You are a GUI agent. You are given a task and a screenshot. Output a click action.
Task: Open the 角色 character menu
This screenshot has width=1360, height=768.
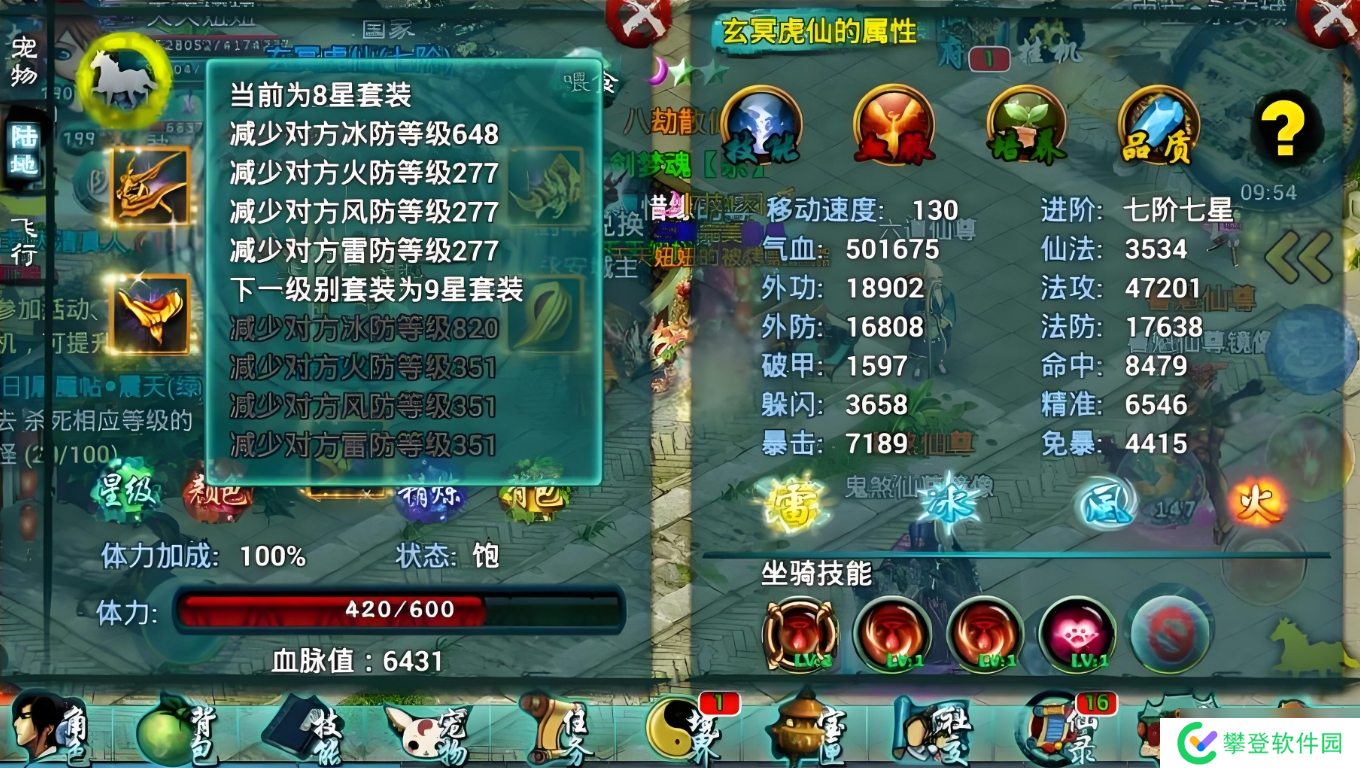click(x=50, y=730)
